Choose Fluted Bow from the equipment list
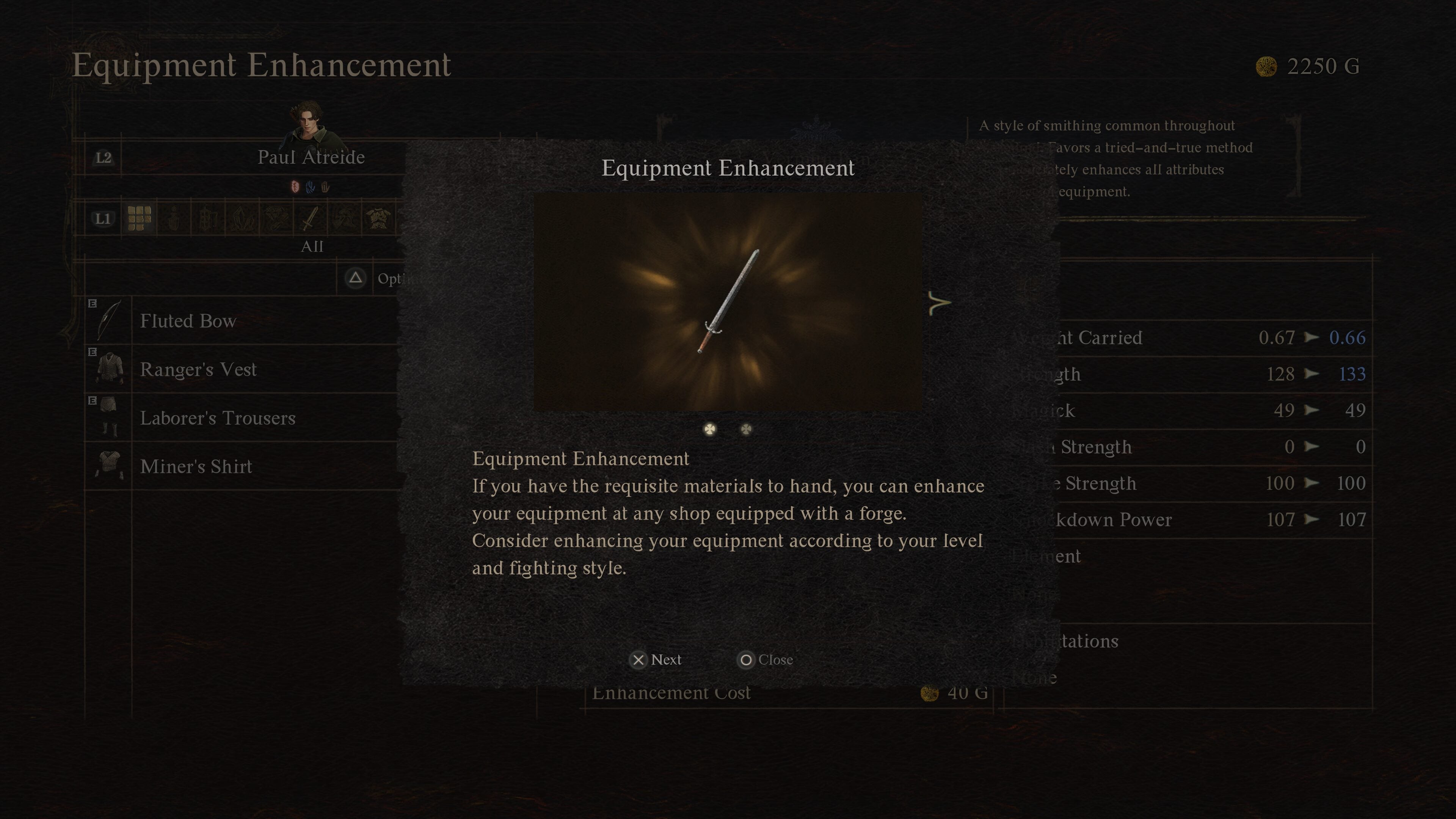This screenshot has height=819, width=1456. (x=188, y=321)
